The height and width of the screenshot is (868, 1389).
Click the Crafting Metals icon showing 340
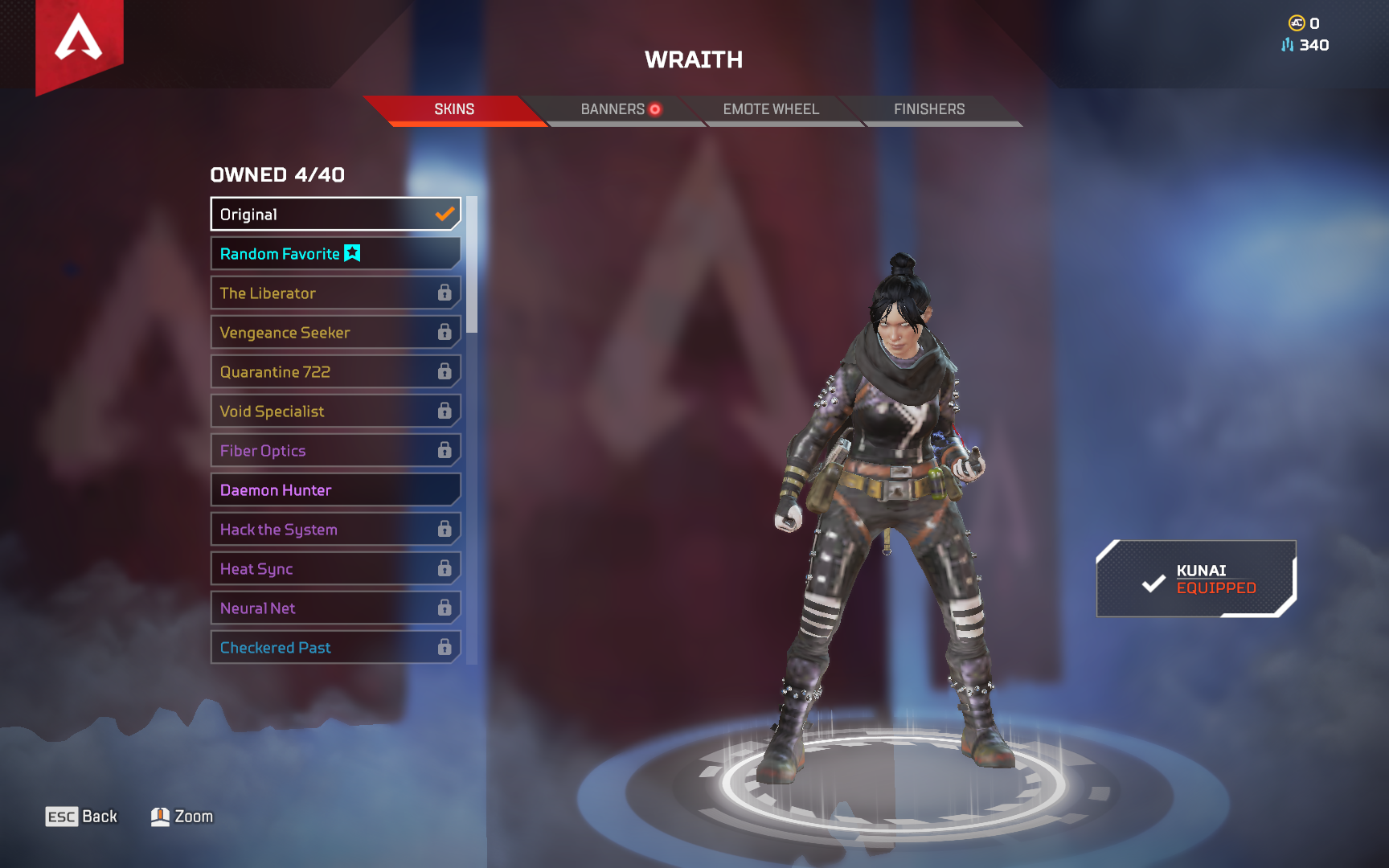(1287, 45)
